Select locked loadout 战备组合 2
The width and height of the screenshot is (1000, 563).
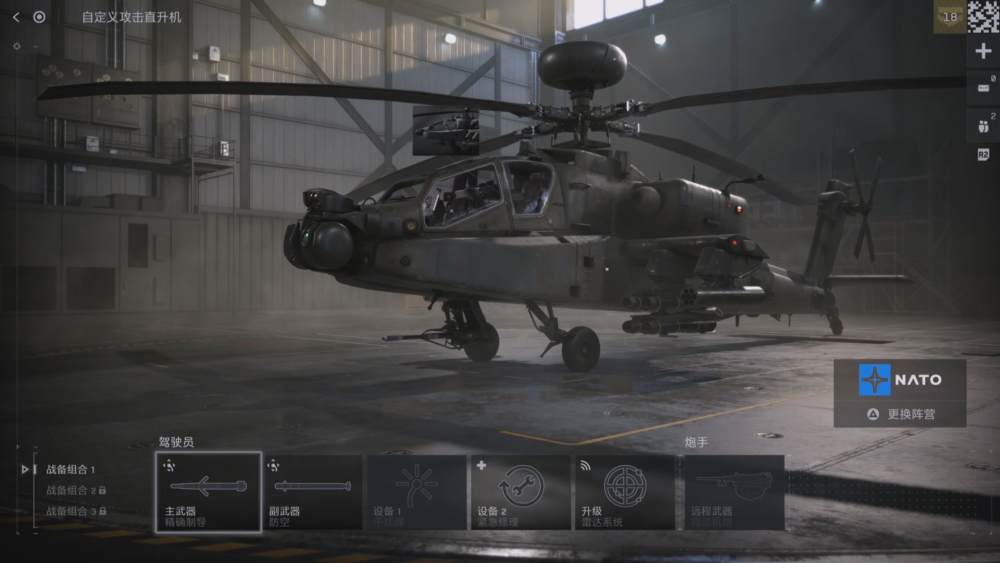(74, 491)
